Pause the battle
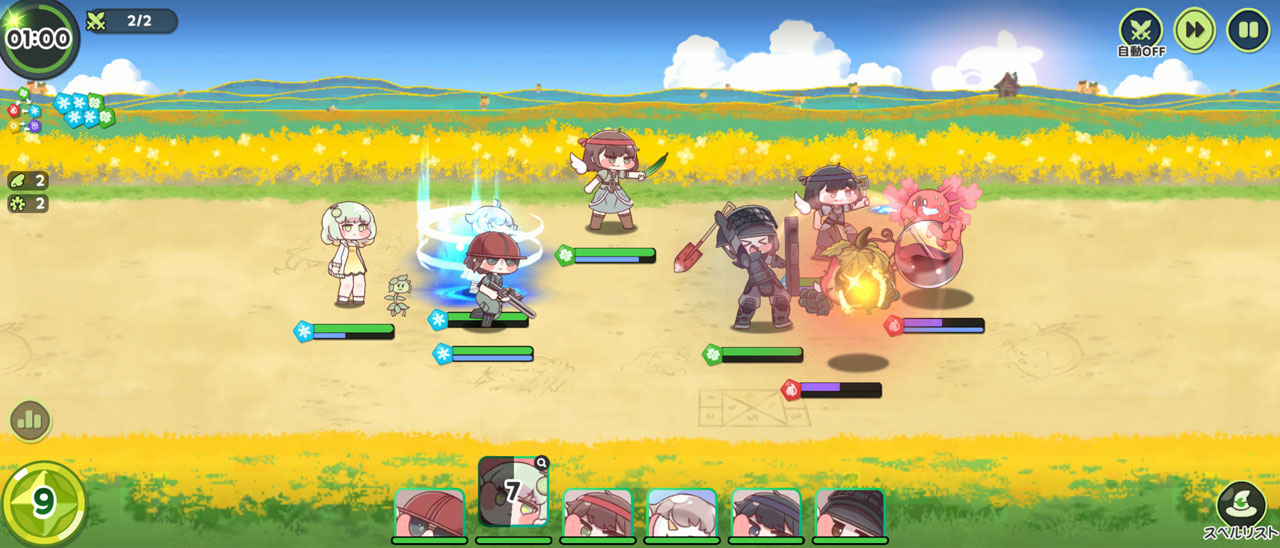Viewport: 1280px width, 548px height. click(x=1248, y=30)
